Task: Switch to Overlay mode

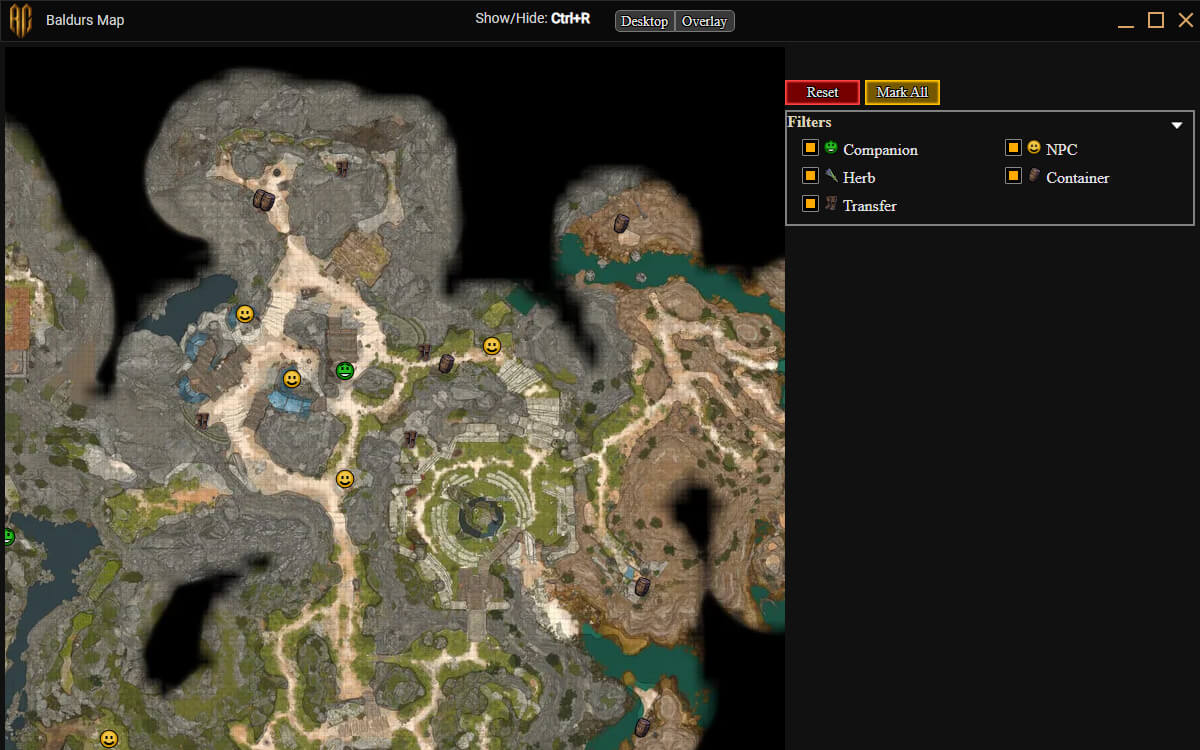Action: click(705, 21)
